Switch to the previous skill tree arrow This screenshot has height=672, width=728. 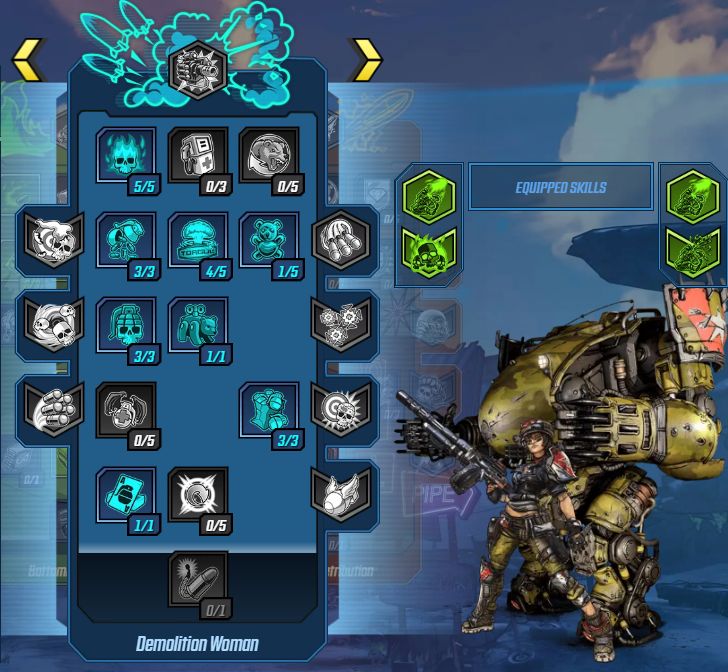(x=28, y=60)
